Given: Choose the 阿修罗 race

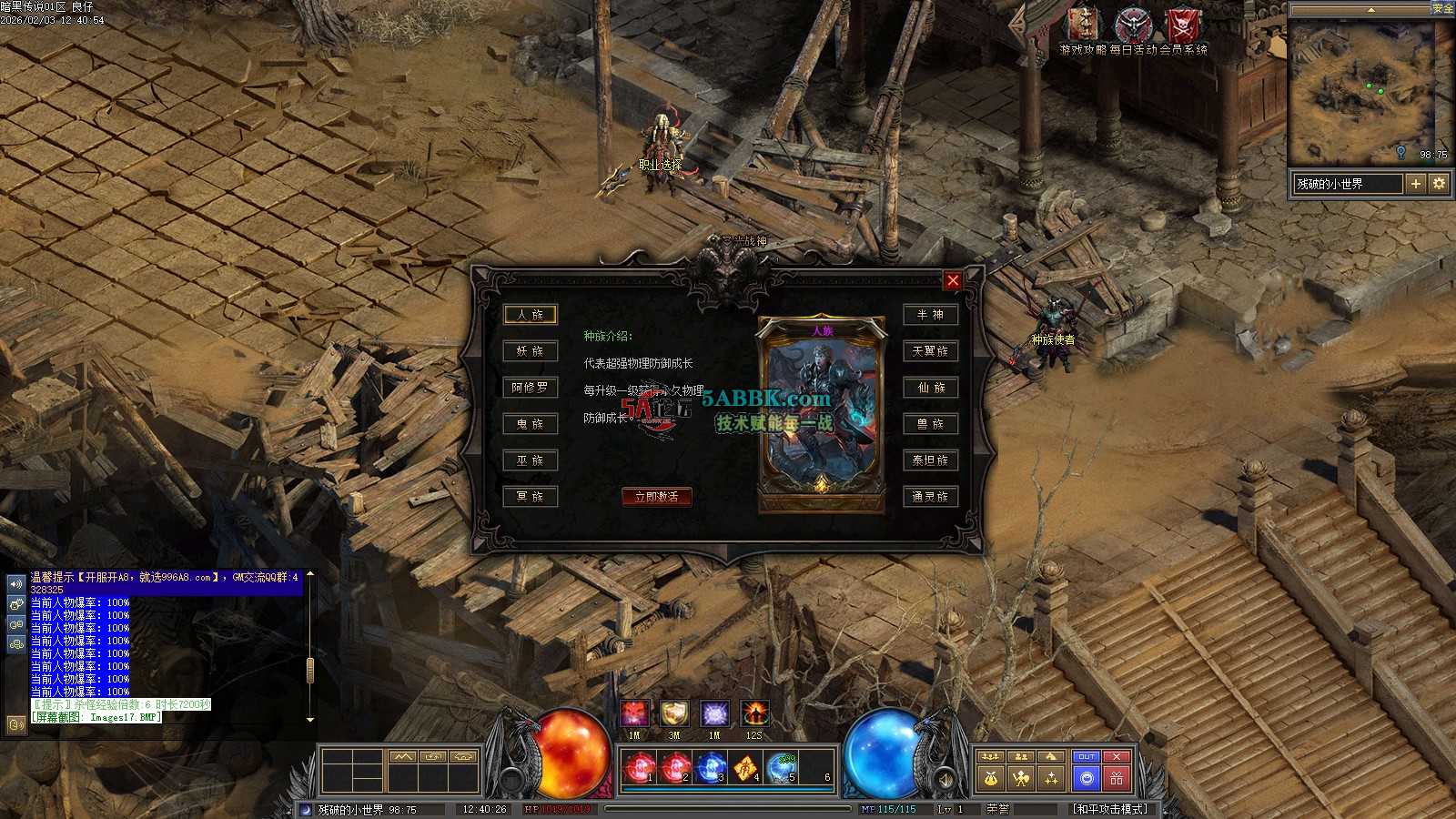Looking at the screenshot, I should [530, 388].
